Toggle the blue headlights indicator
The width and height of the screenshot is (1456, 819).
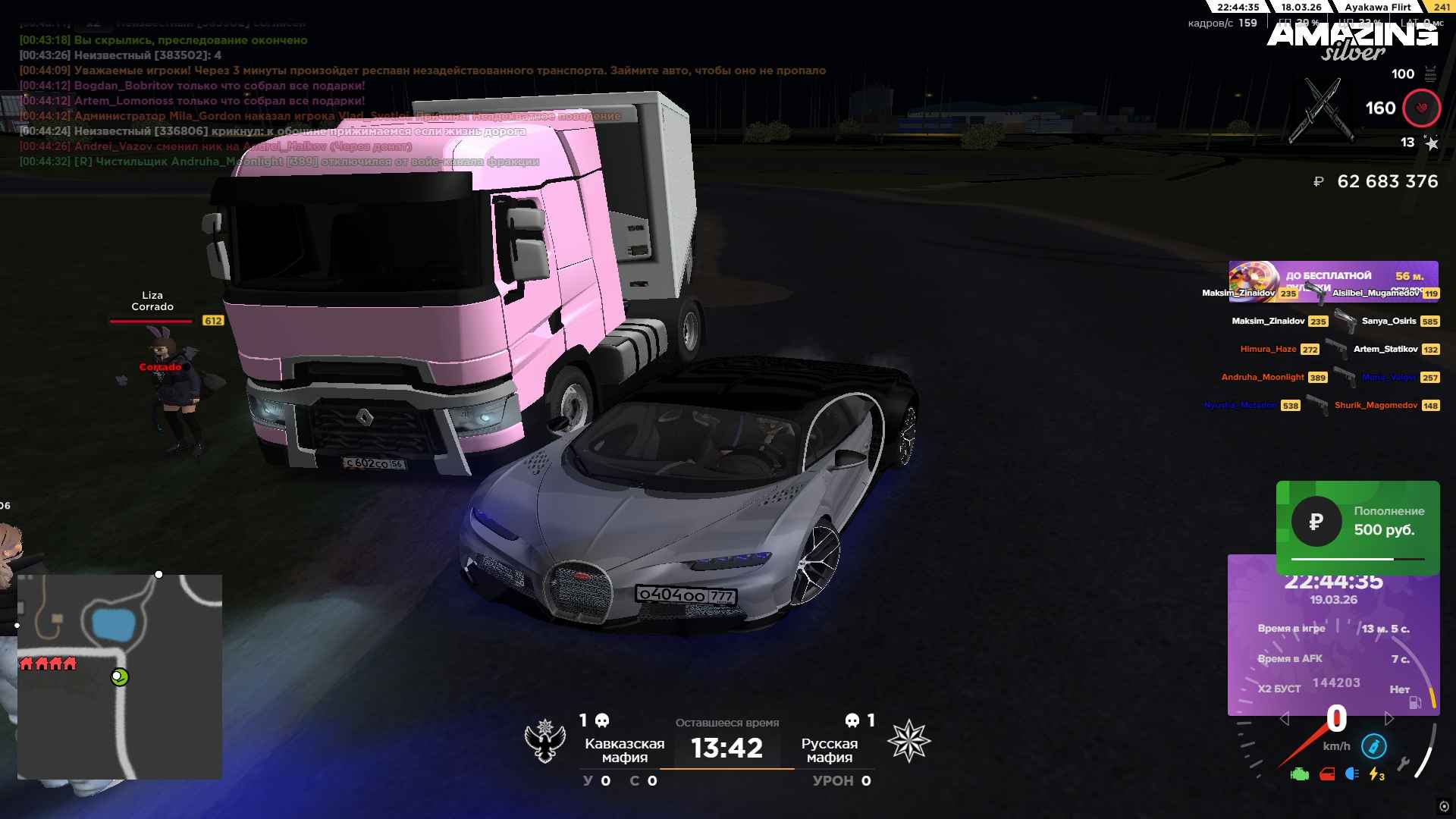1351,774
